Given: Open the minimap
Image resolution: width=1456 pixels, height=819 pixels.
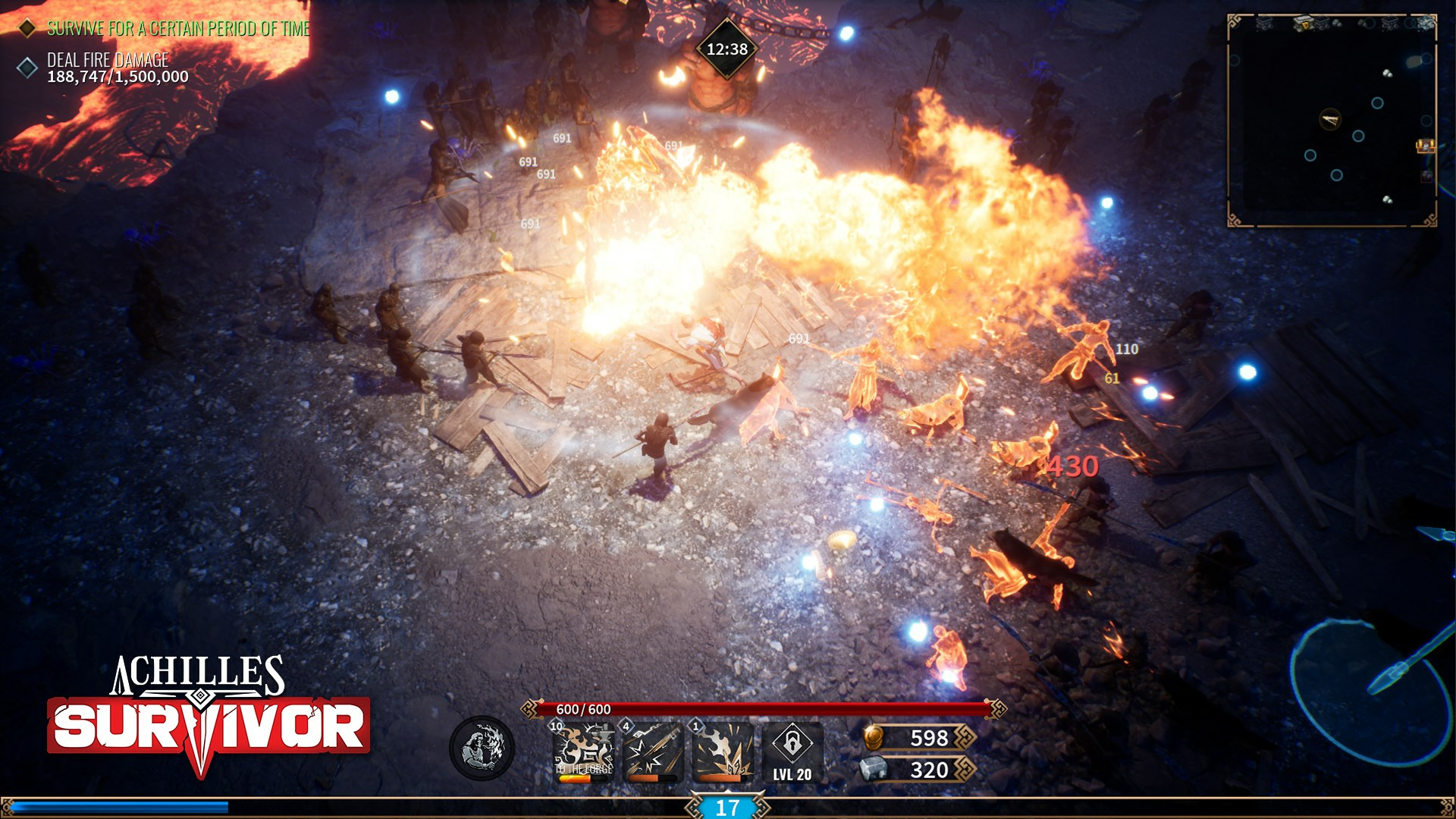Looking at the screenshot, I should click(x=1331, y=121).
